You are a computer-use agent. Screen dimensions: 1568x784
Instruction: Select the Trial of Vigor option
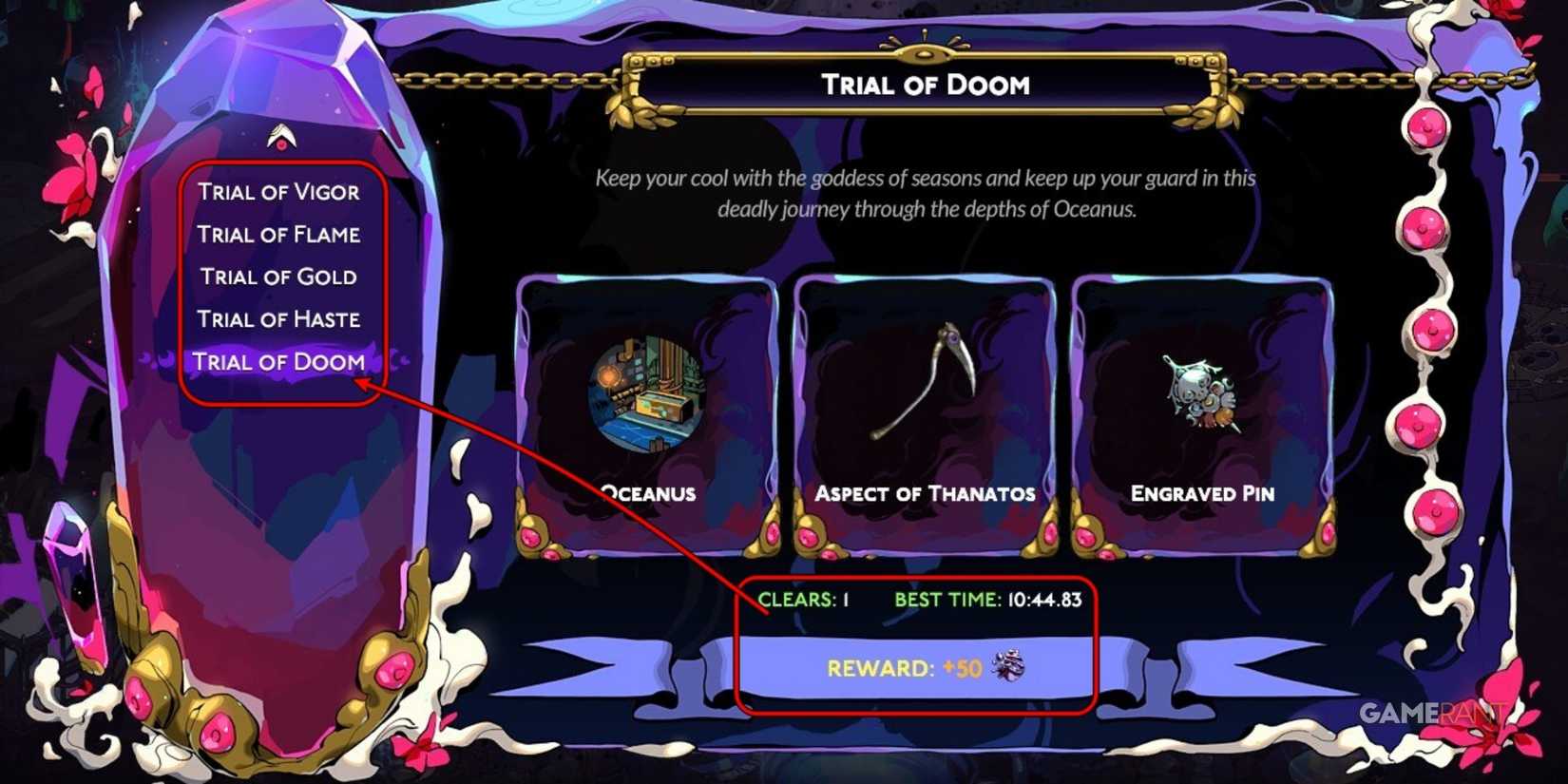coord(278,192)
